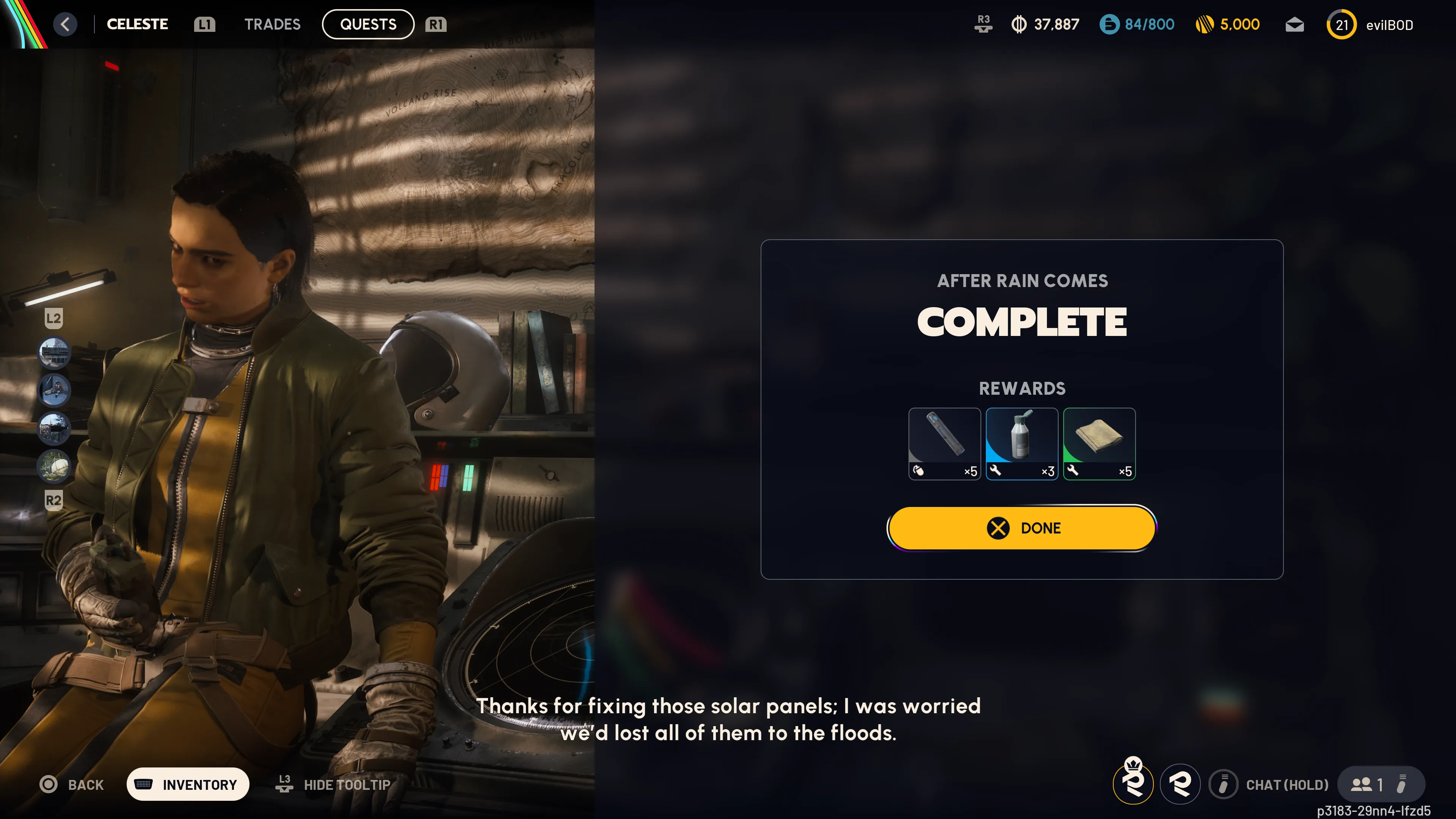Screen dimensions: 1456x819
Task: Click the R3 map stick icon
Action: [x=983, y=24]
